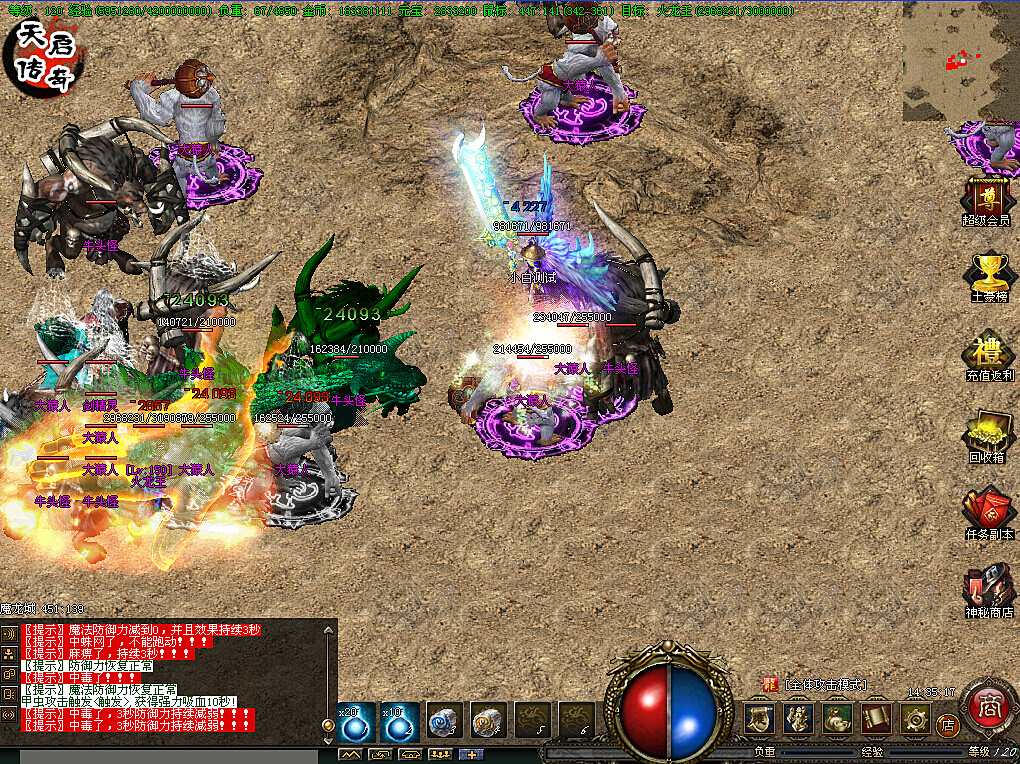
Task: Click the small orange 店 store button
Action: tap(949, 723)
